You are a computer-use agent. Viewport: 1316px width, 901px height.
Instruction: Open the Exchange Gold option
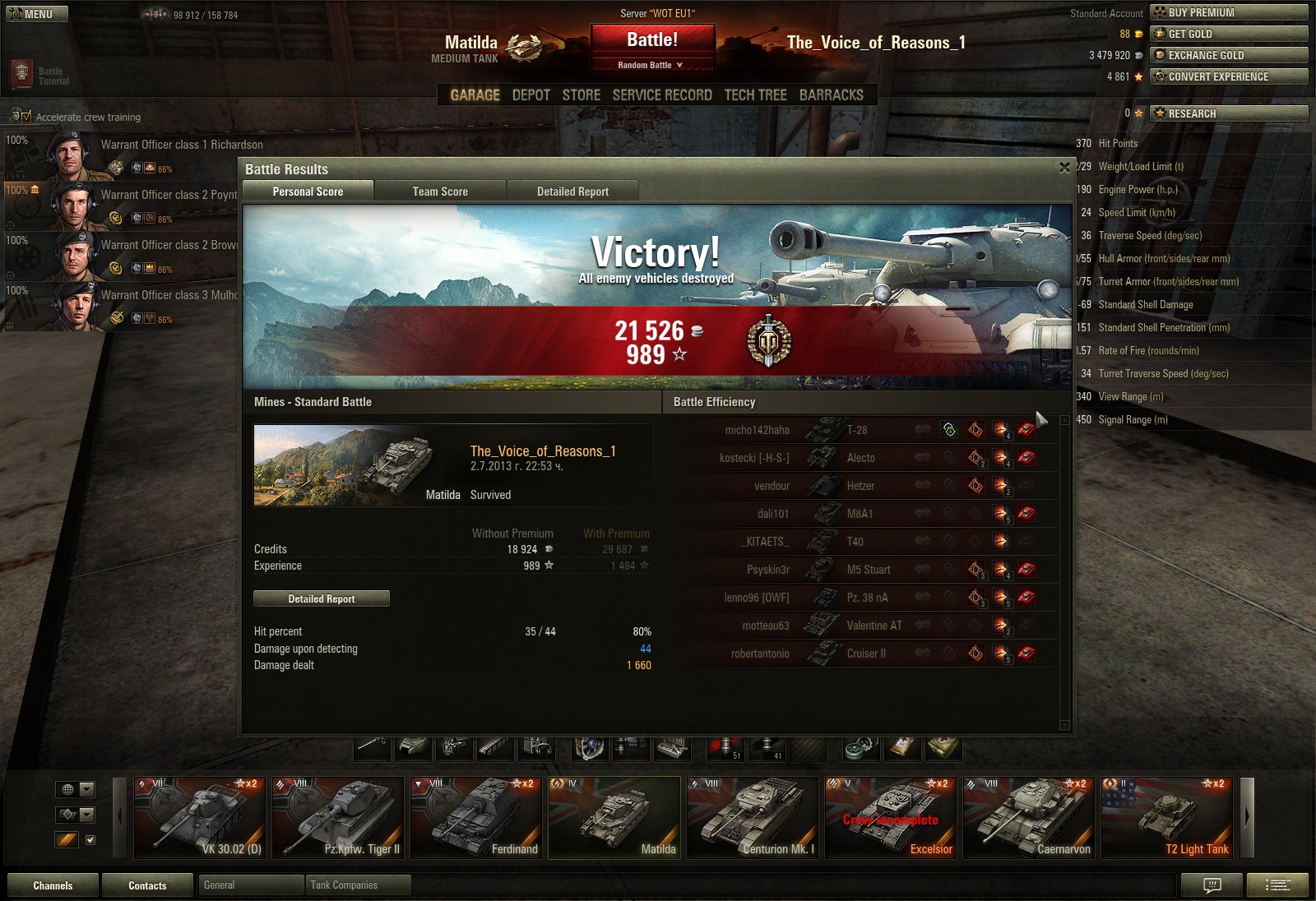point(1229,55)
